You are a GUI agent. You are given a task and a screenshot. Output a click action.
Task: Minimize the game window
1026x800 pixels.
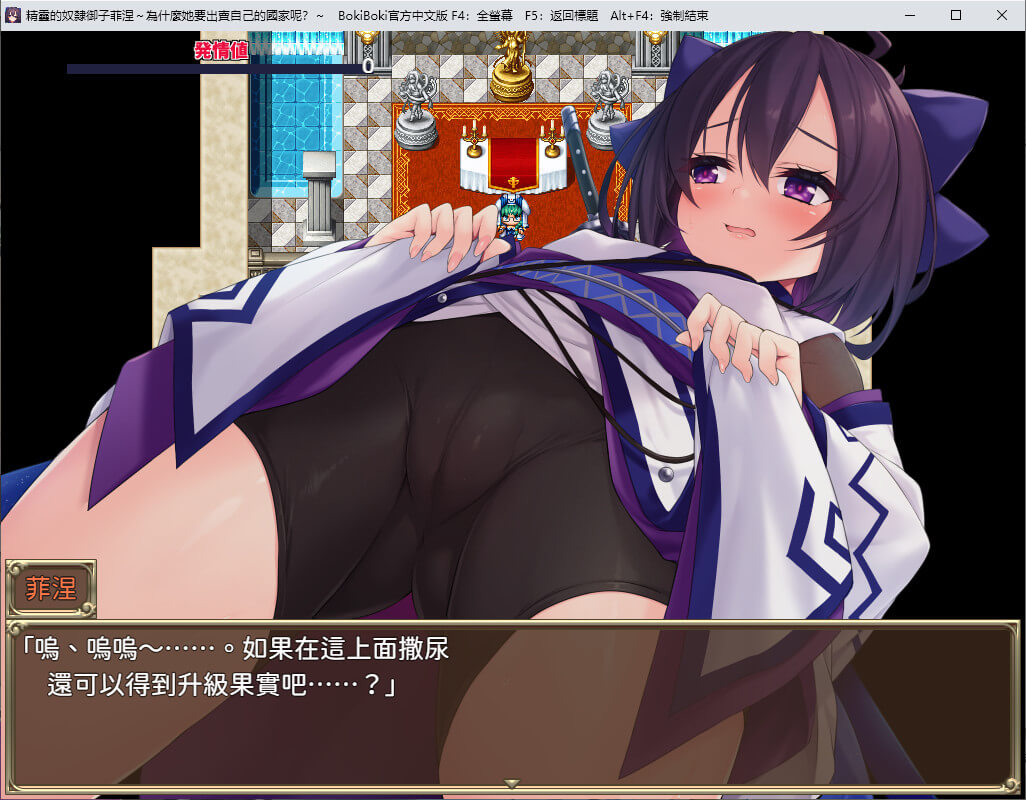[910, 15]
